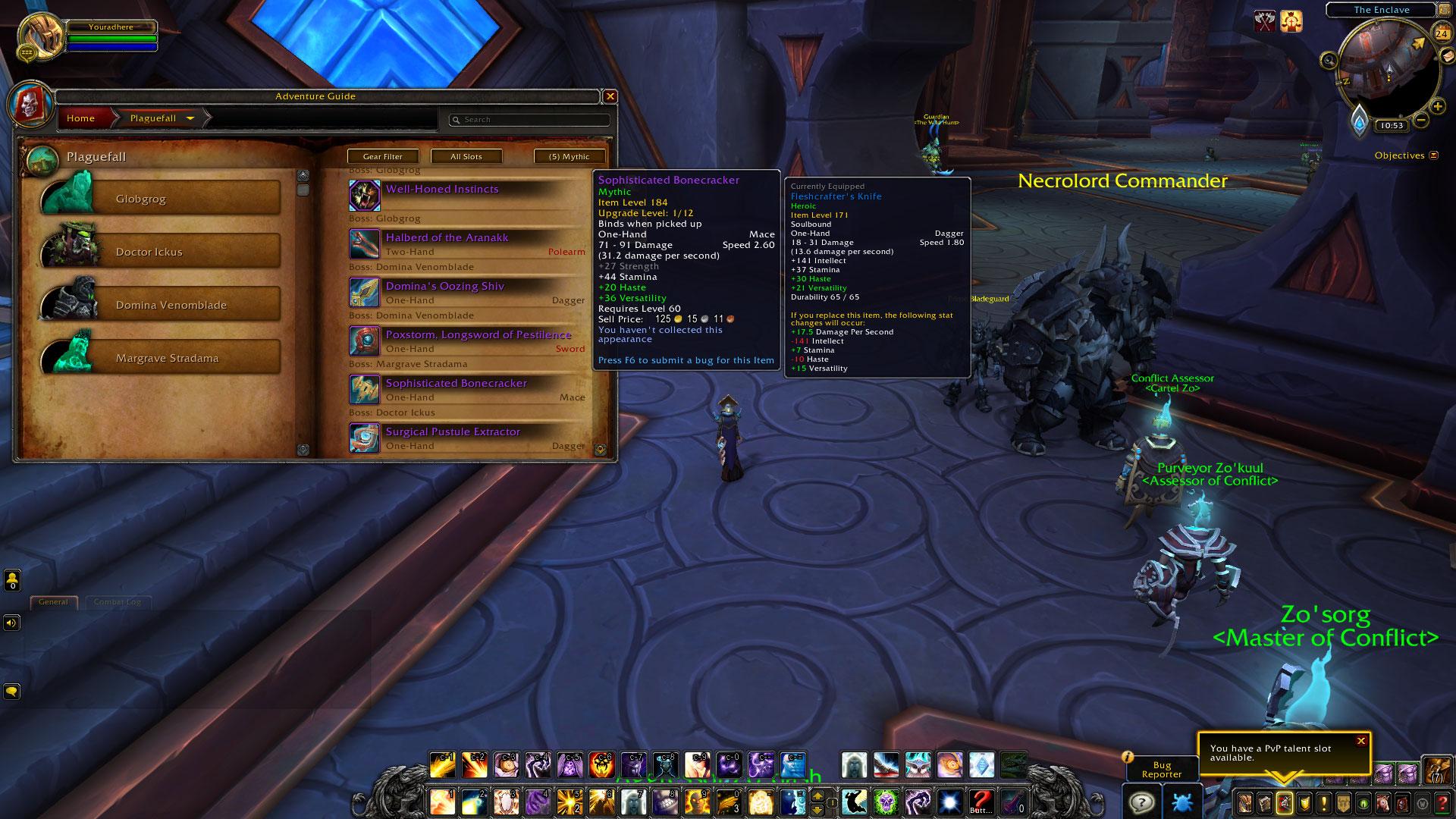
Task: Open the Talents panel icon in the micro menu
Action: coord(1284,802)
